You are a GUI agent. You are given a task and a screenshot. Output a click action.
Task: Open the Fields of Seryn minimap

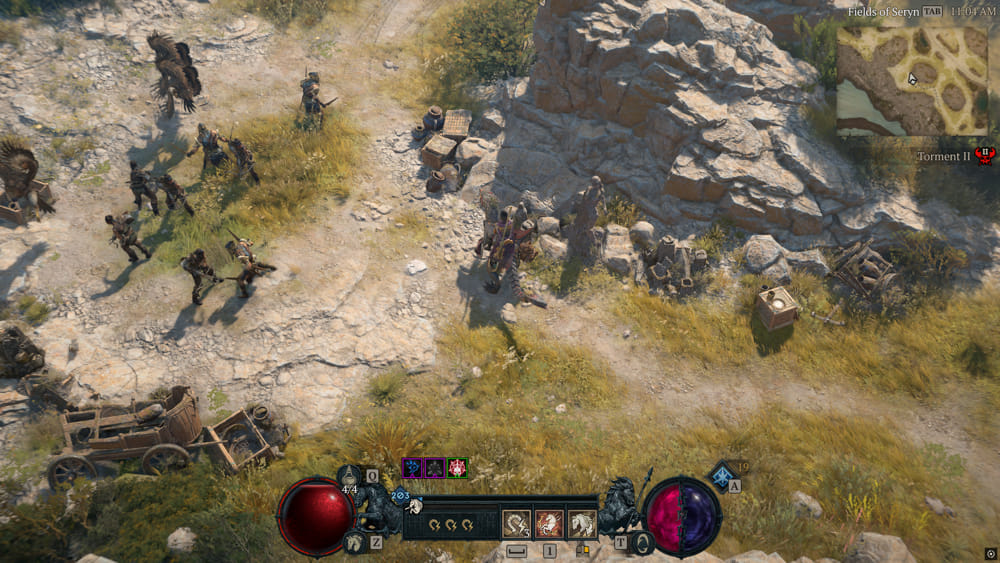click(912, 78)
